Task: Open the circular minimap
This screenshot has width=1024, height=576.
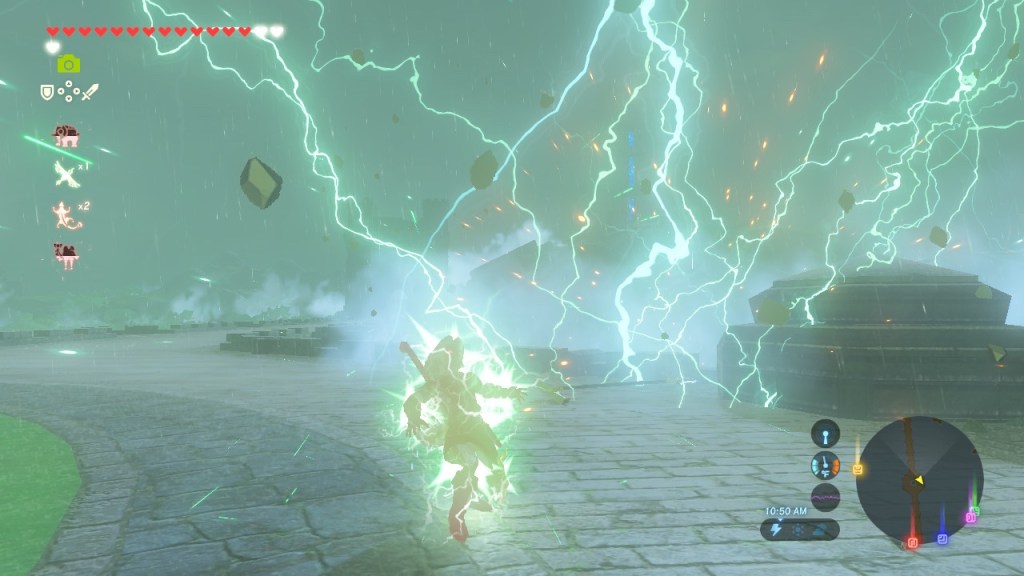Action: 919,480
